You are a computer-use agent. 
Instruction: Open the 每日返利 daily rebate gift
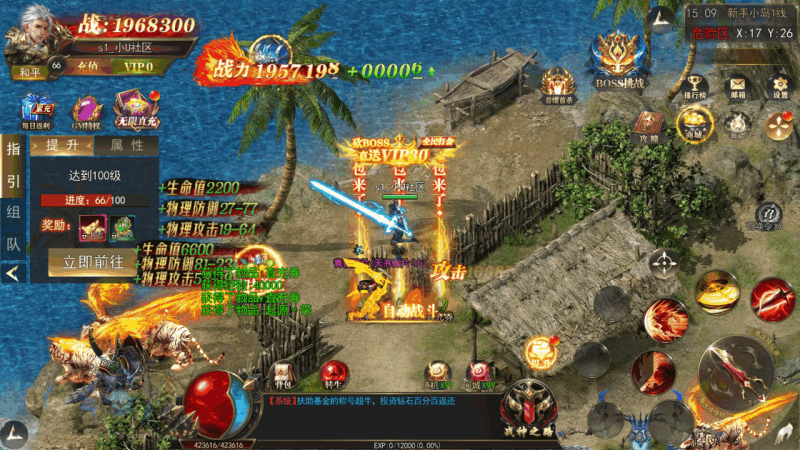38,112
